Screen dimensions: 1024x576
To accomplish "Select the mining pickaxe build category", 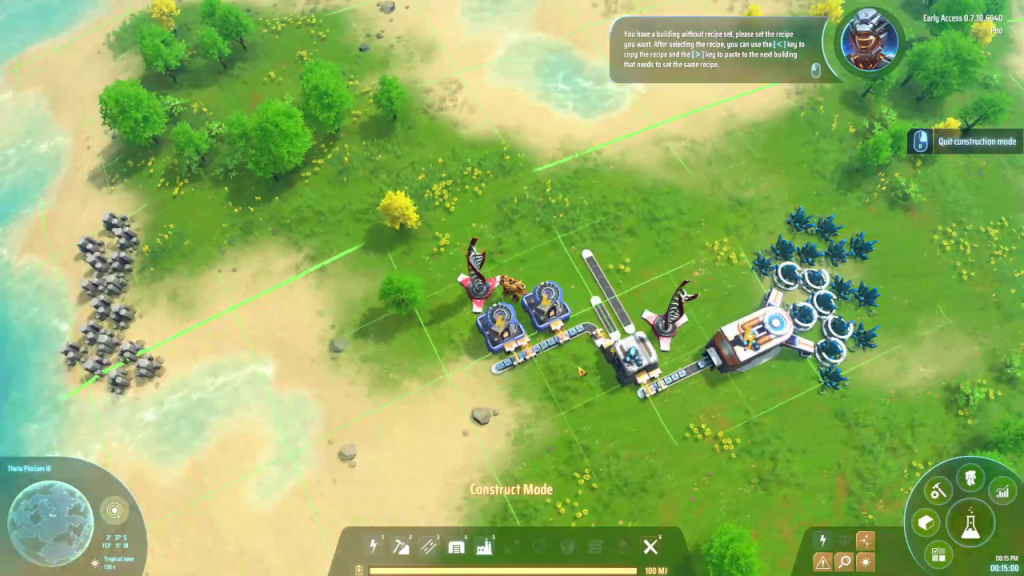I will pyautogui.click(x=402, y=546).
